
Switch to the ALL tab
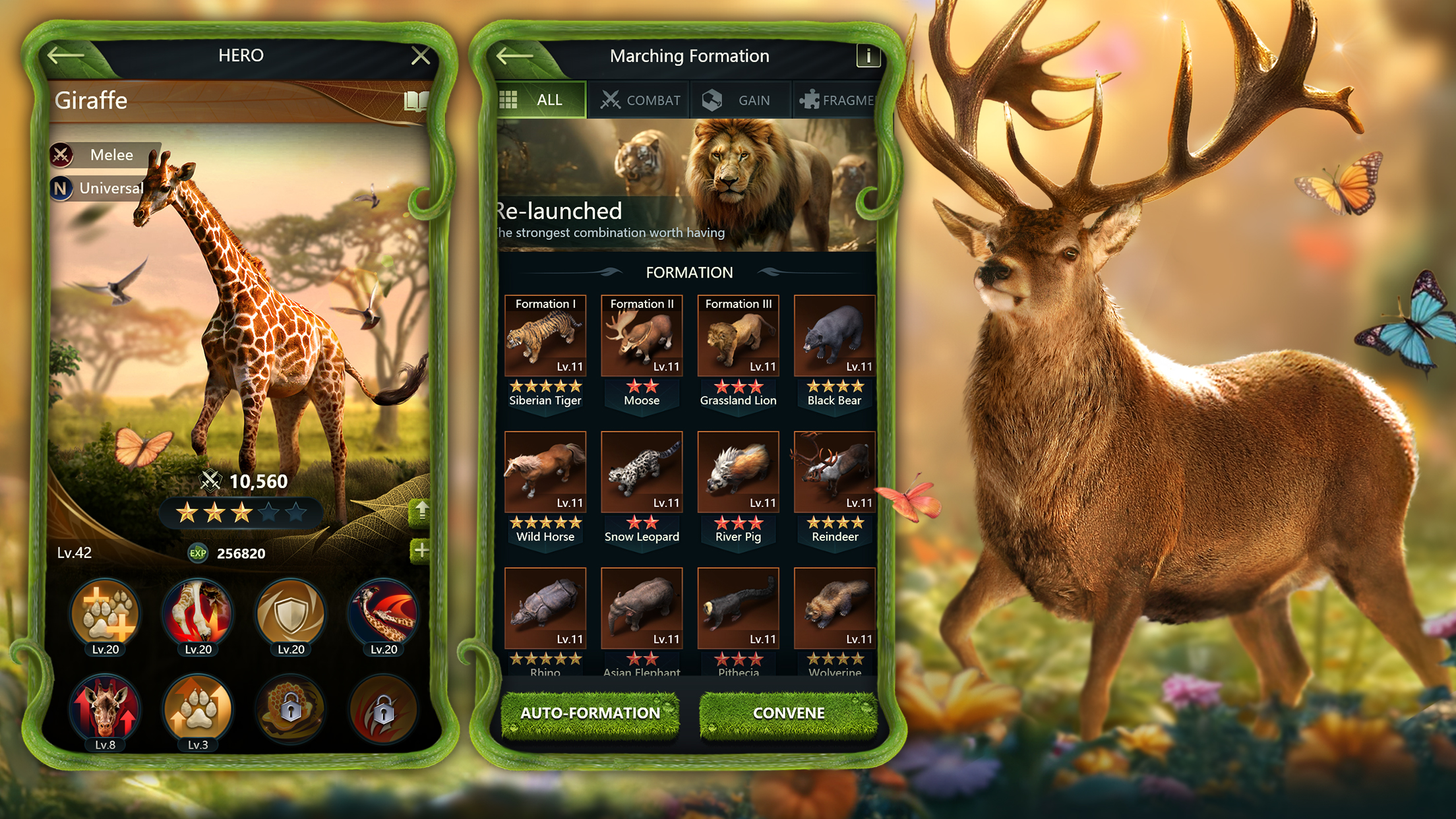pos(541,100)
